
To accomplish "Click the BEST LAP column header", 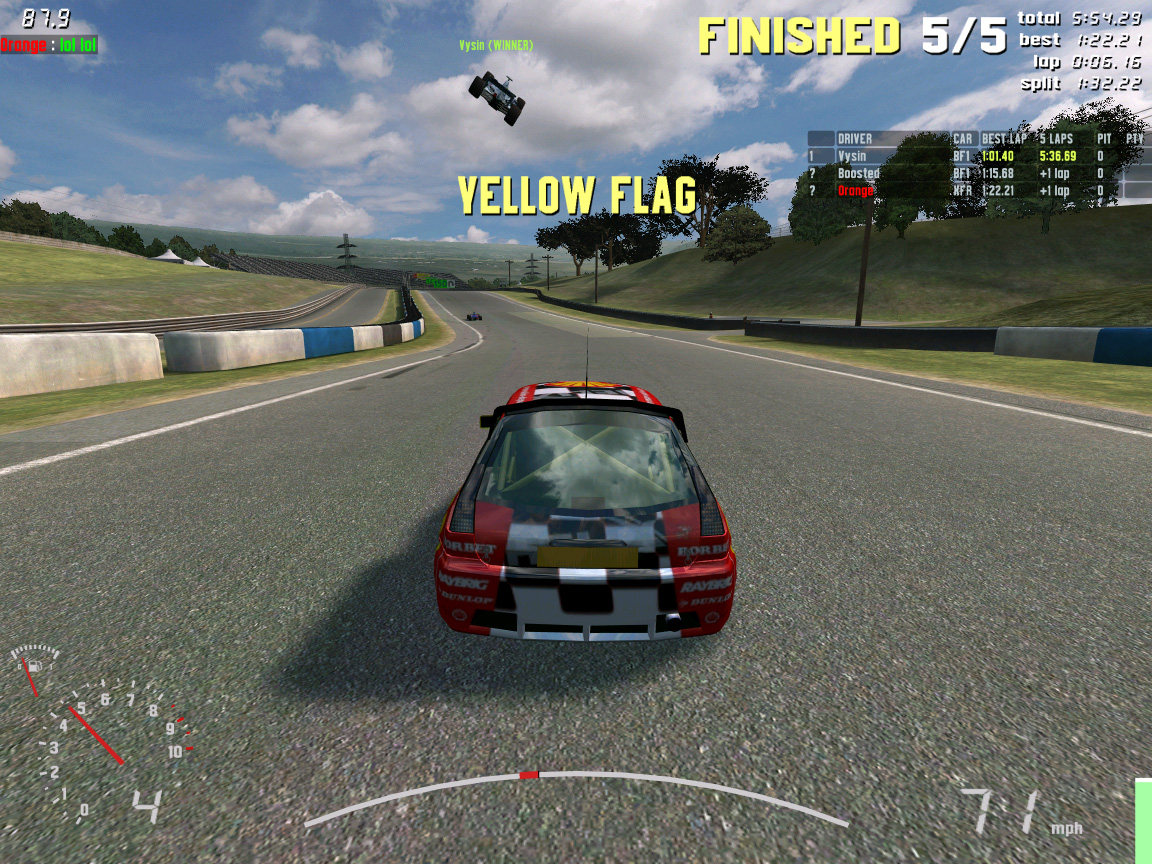I will (1002, 139).
